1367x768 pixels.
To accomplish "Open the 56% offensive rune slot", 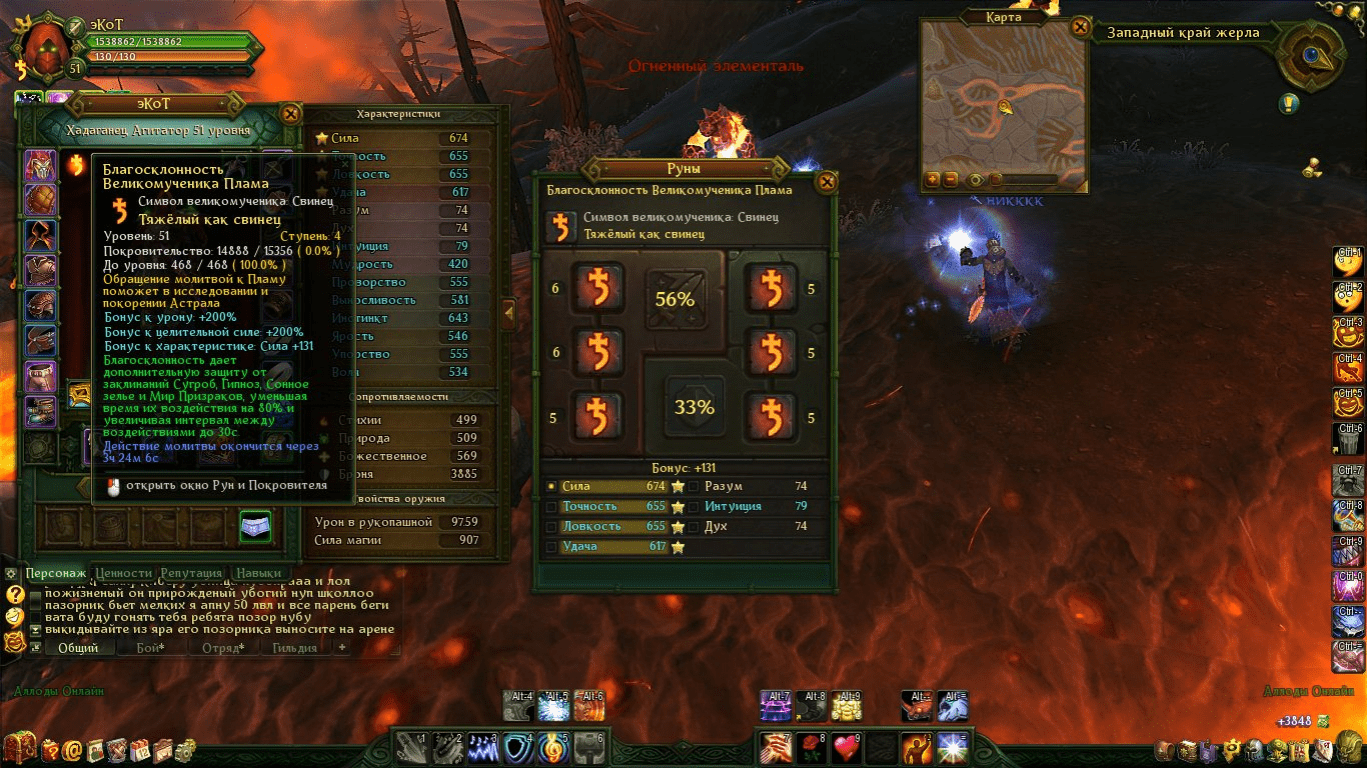I will point(675,299).
